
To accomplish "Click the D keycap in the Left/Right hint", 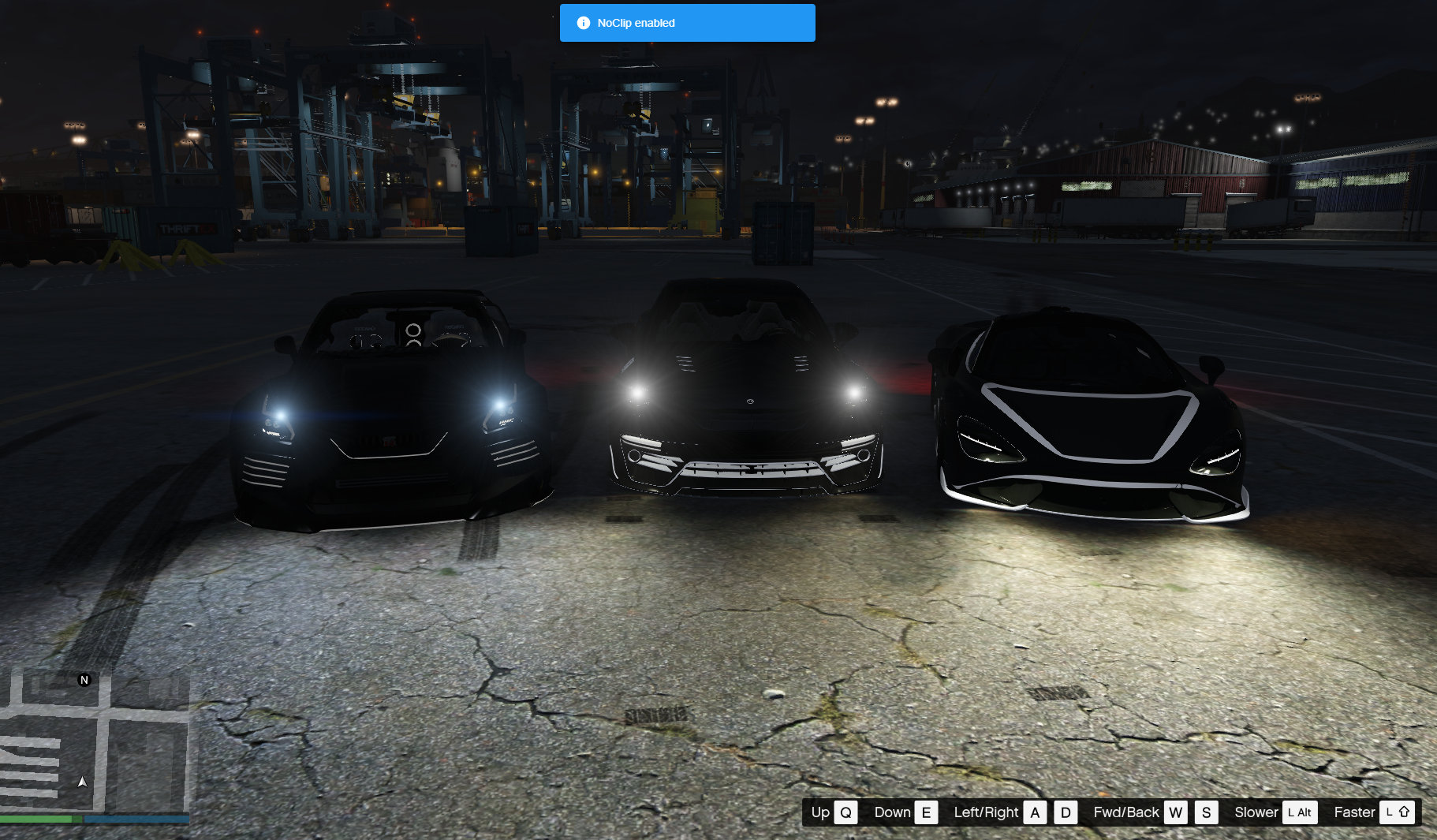I will click(1066, 812).
